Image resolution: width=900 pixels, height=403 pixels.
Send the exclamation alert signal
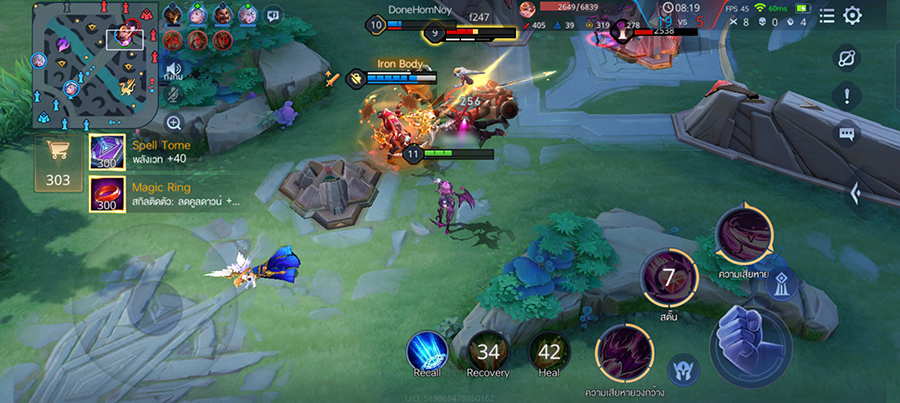pyautogui.click(x=847, y=96)
